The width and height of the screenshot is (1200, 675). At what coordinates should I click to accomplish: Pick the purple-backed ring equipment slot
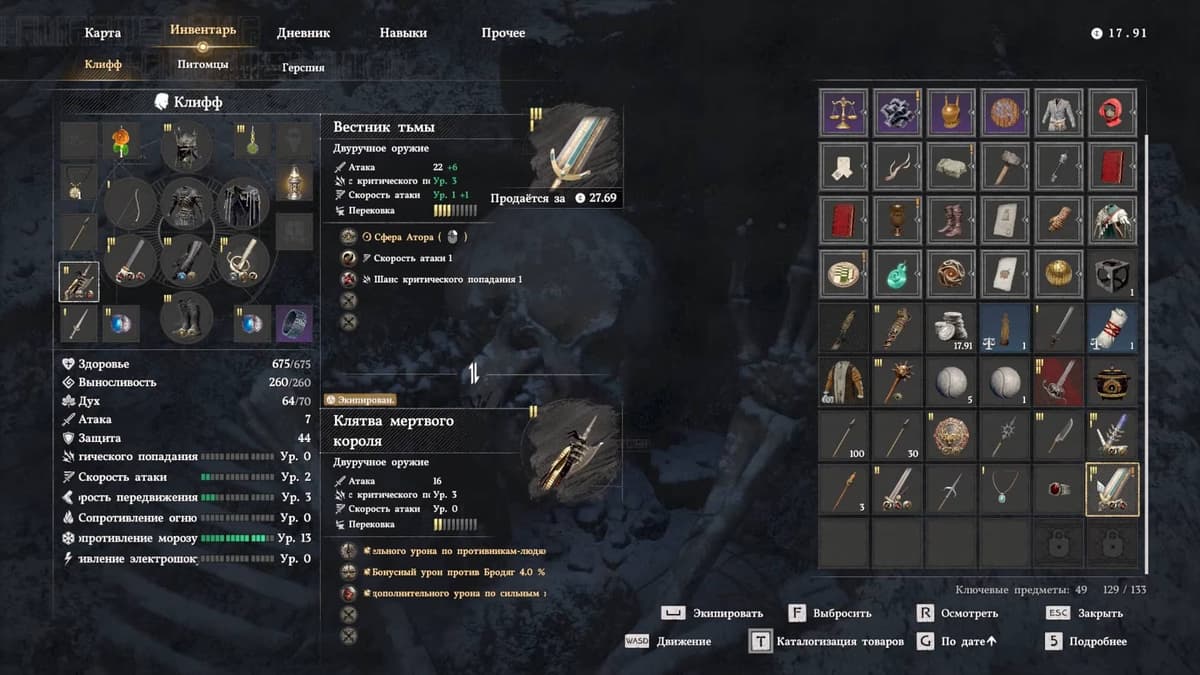point(294,323)
